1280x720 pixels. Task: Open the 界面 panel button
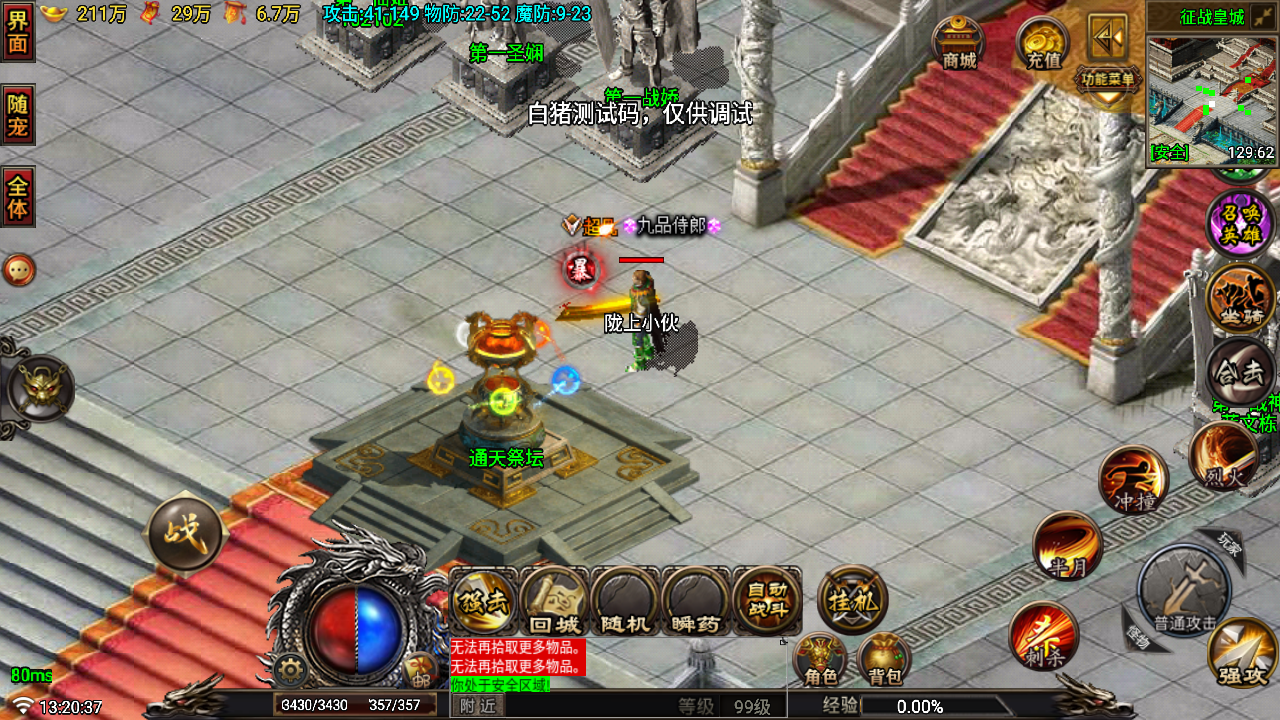[18, 32]
